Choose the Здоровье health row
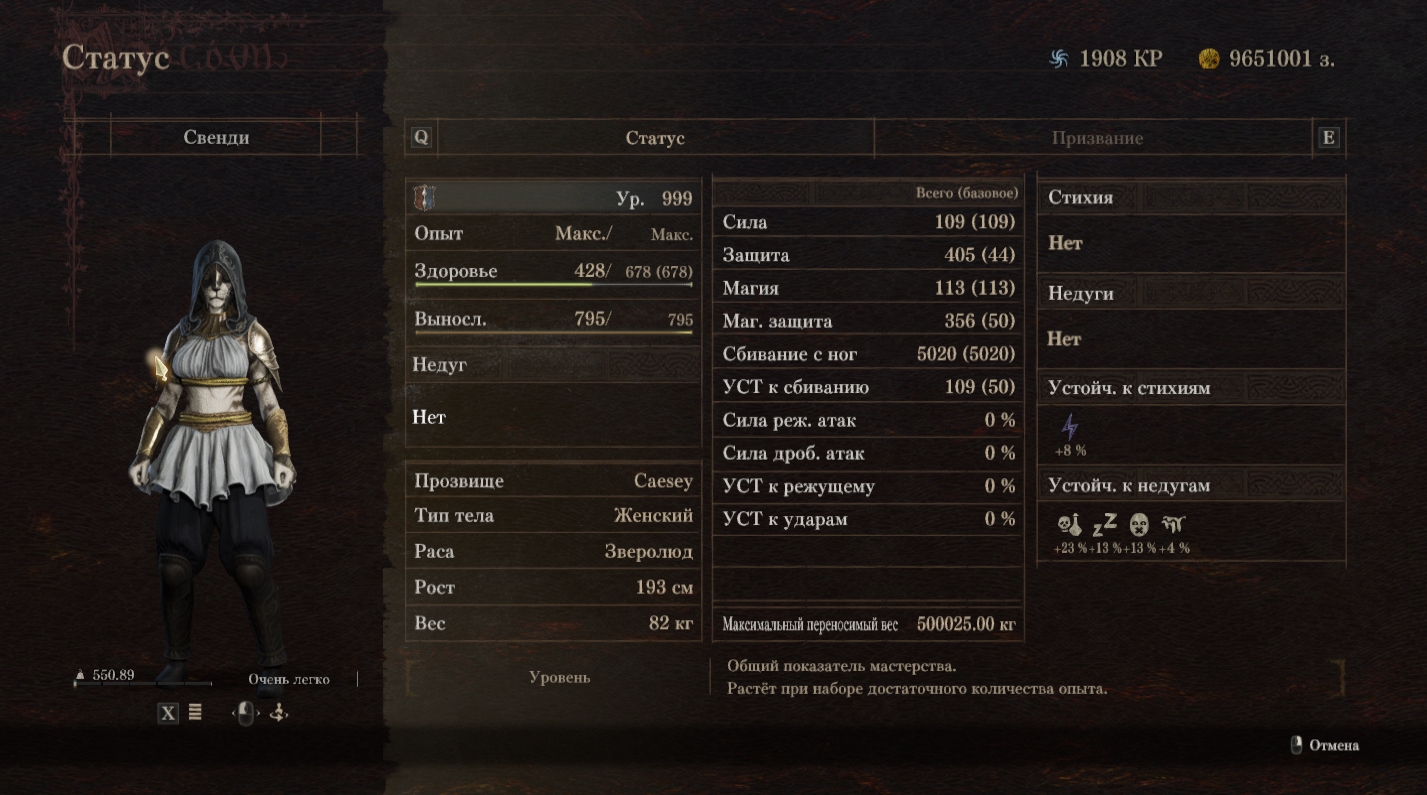 point(553,271)
